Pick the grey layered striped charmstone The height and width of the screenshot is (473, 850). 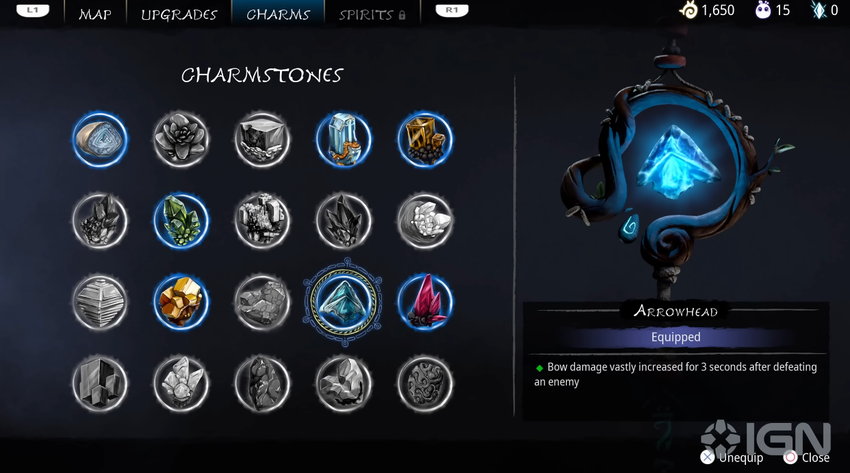100,301
